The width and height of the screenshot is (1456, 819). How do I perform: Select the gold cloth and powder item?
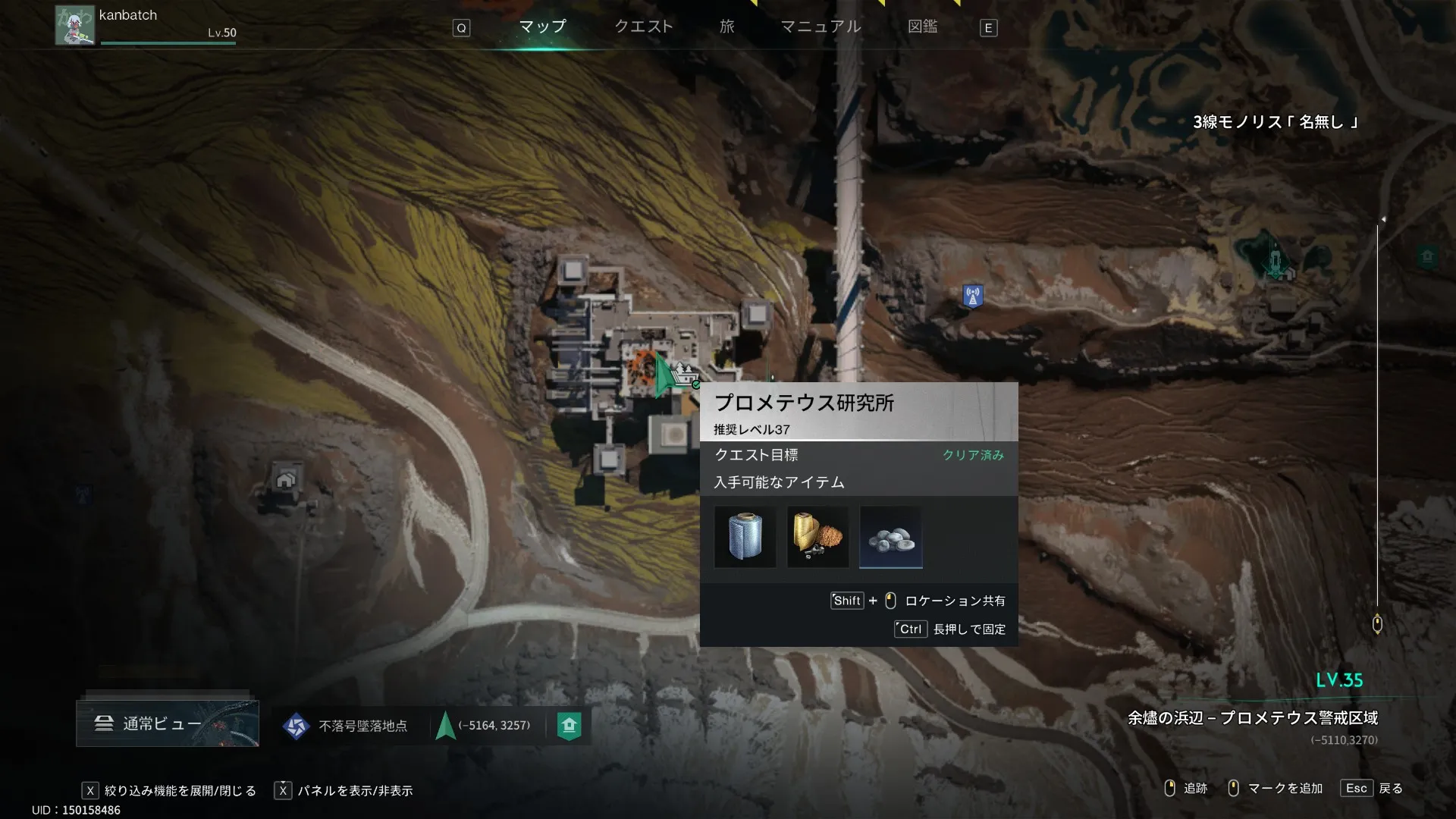pos(817,537)
